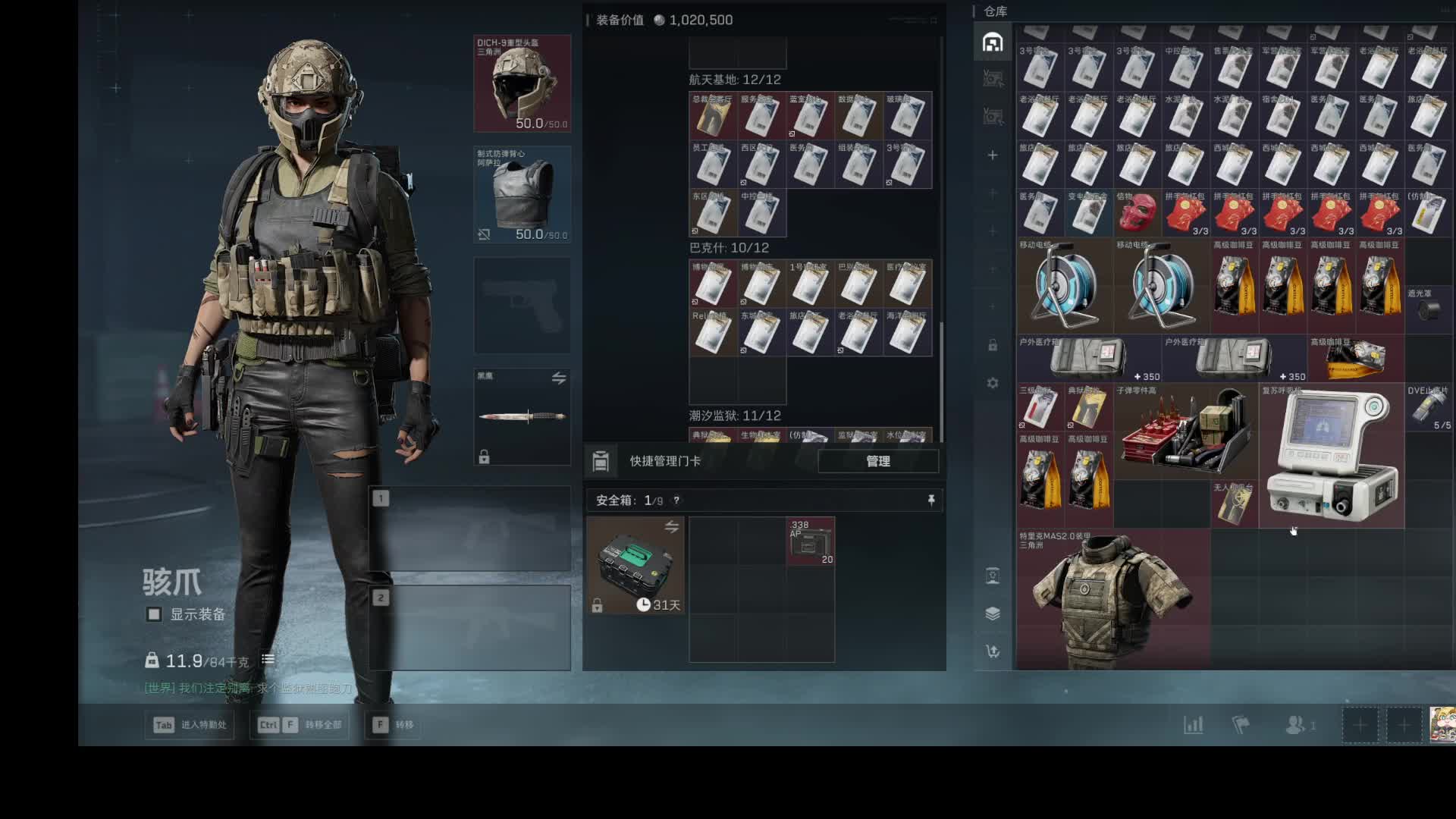The width and height of the screenshot is (1456, 819).
Task: Select the red mask item in warehouse
Action: click(x=1136, y=213)
